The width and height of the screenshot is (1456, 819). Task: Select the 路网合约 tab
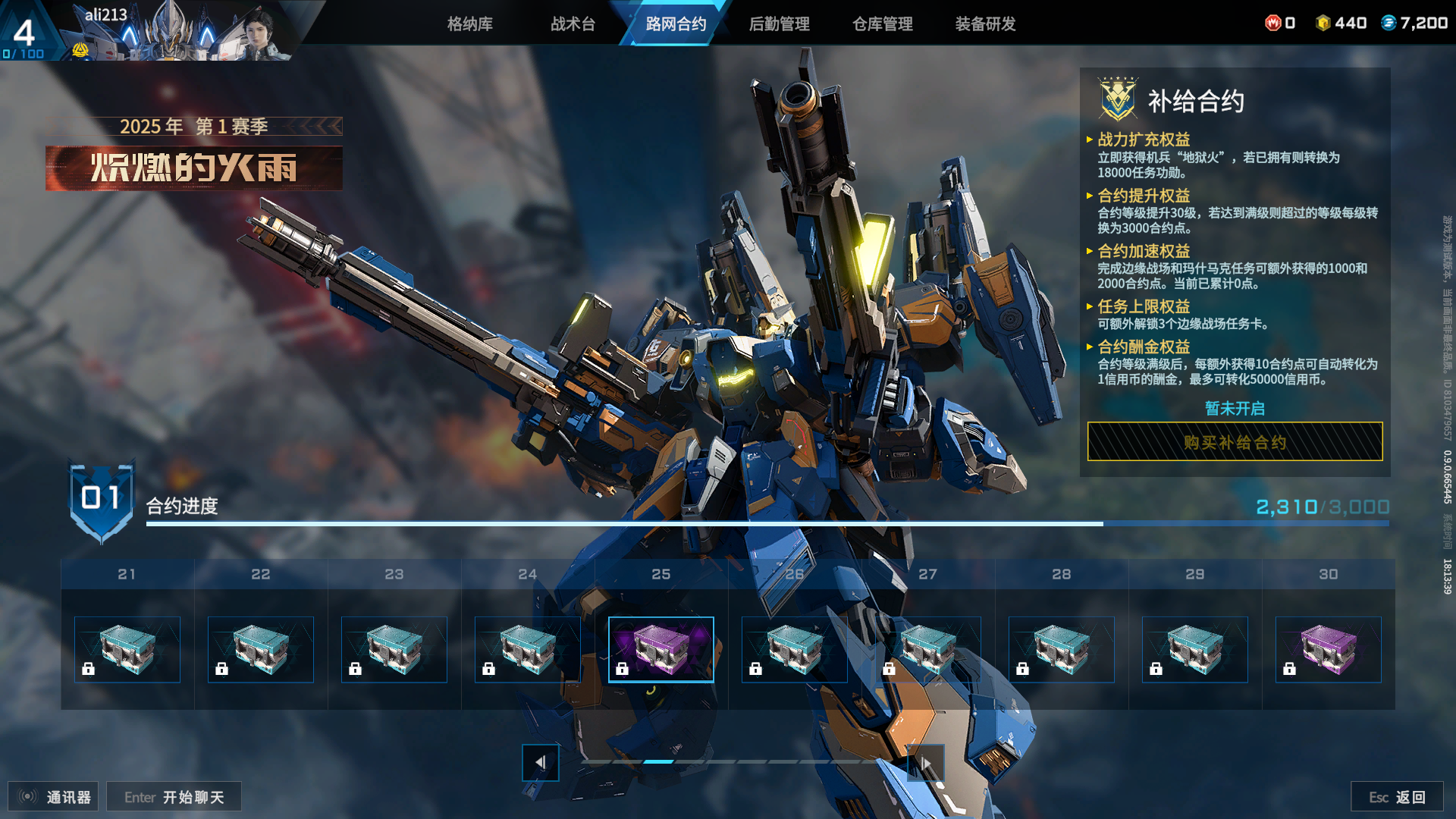(x=676, y=24)
